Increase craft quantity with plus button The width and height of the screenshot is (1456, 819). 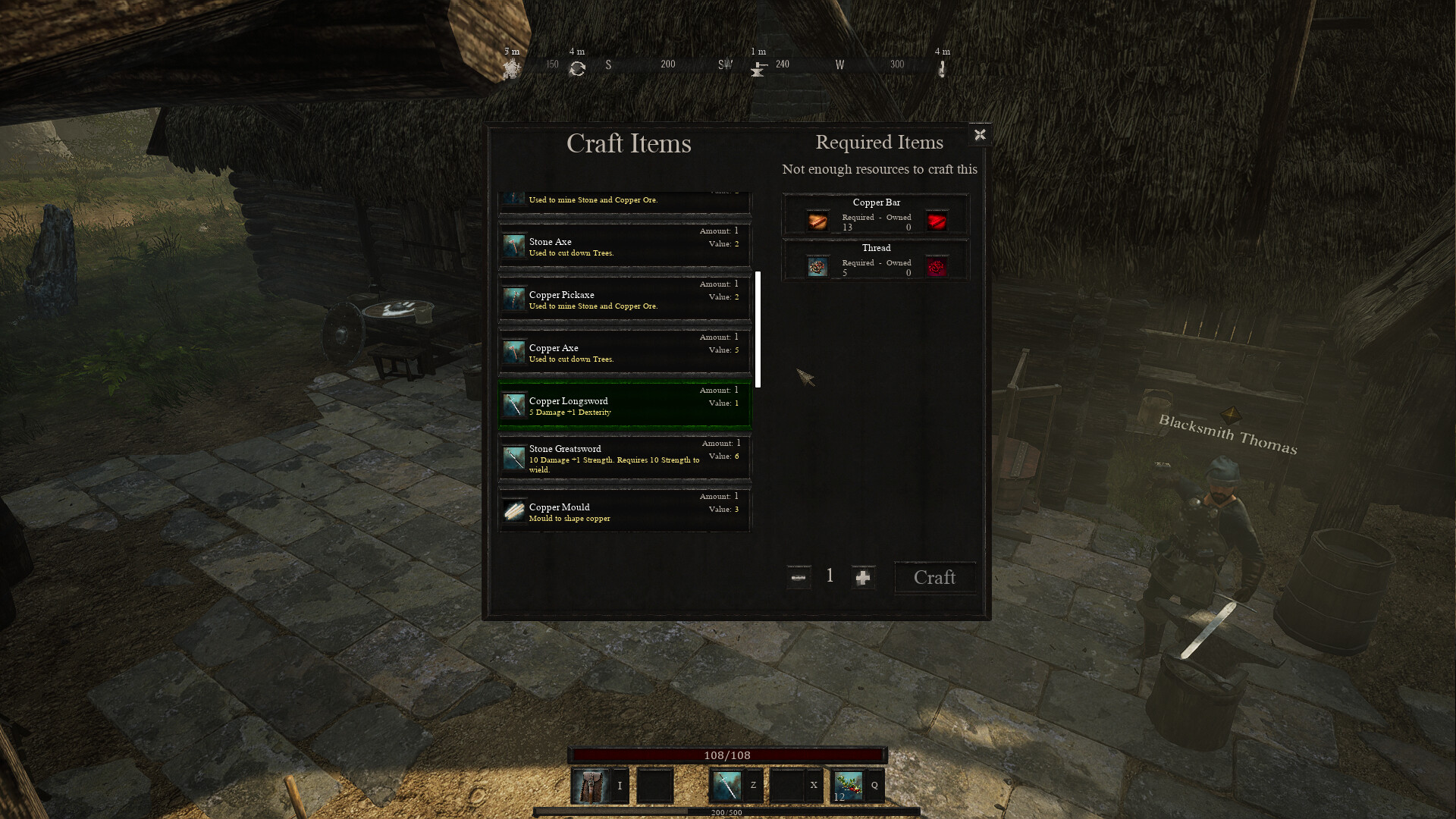point(863,578)
